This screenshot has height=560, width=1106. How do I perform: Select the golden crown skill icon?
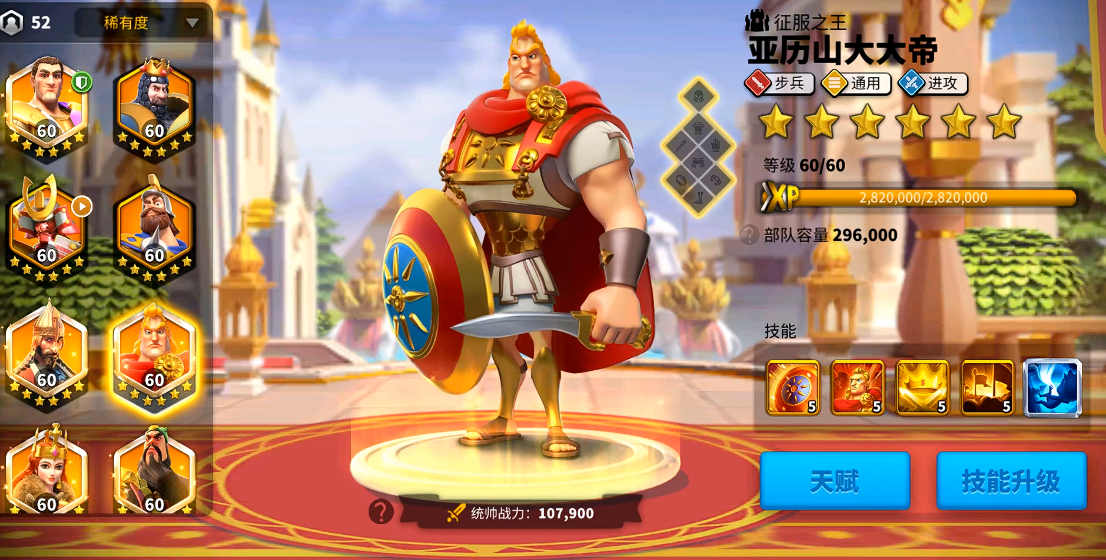click(922, 387)
